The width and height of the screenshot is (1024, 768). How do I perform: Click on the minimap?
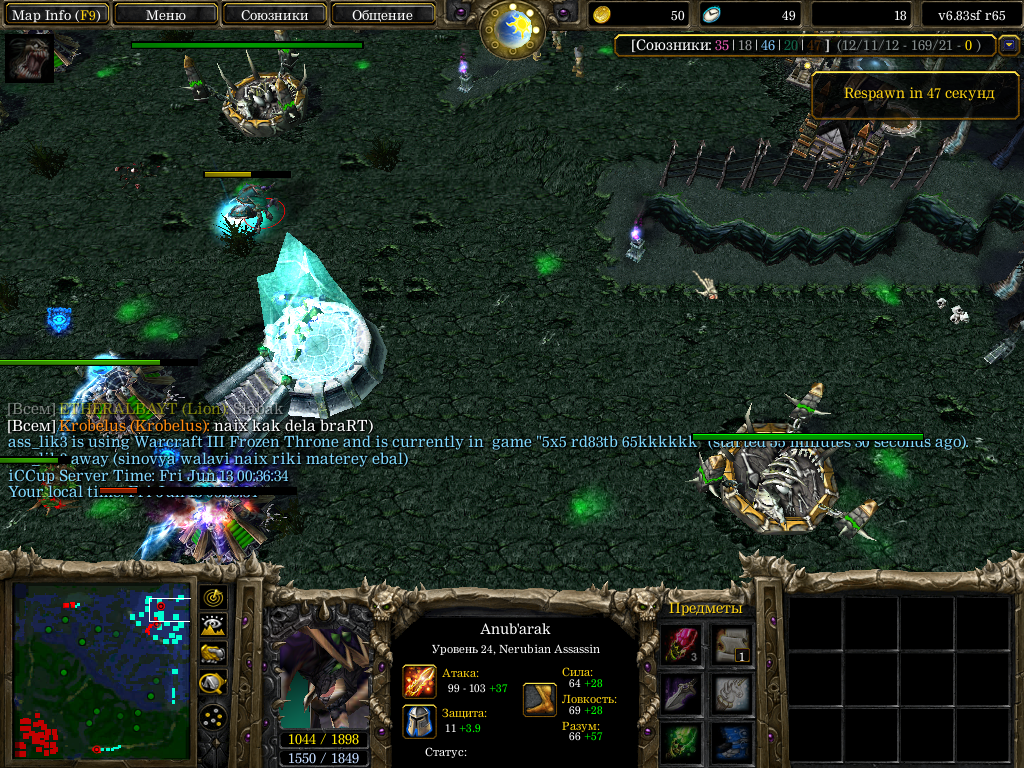coord(100,670)
